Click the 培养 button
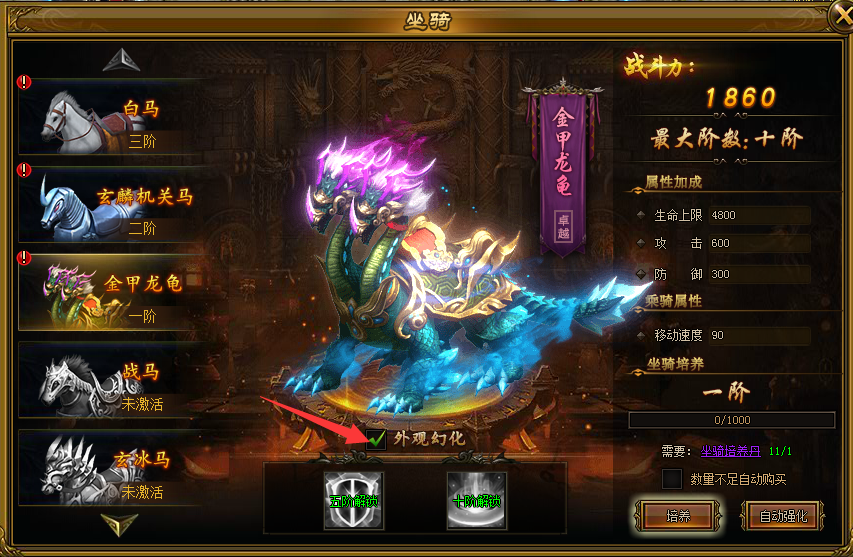Image resolution: width=853 pixels, height=557 pixels. pos(677,516)
